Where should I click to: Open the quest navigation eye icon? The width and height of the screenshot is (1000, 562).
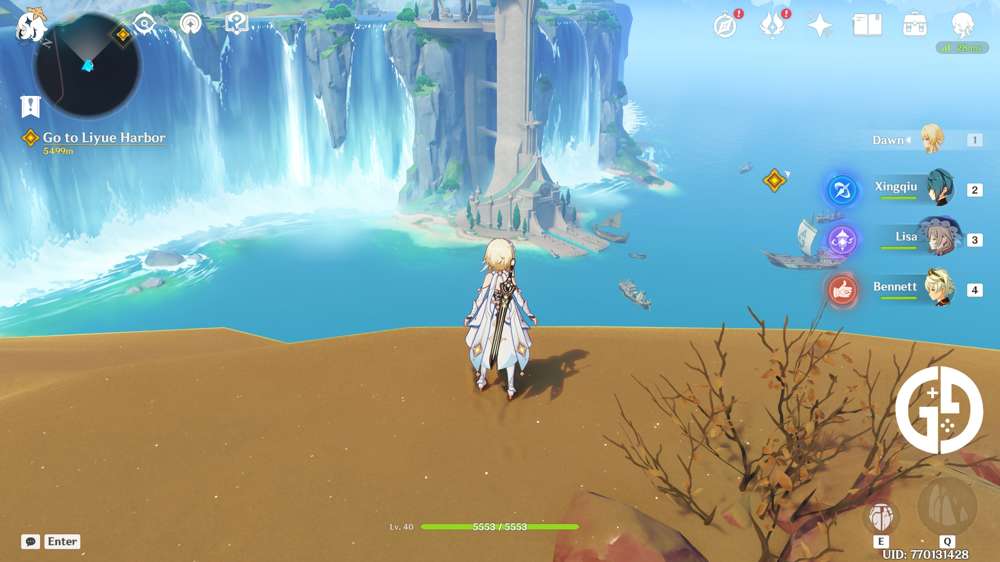pyautogui.click(x=145, y=24)
